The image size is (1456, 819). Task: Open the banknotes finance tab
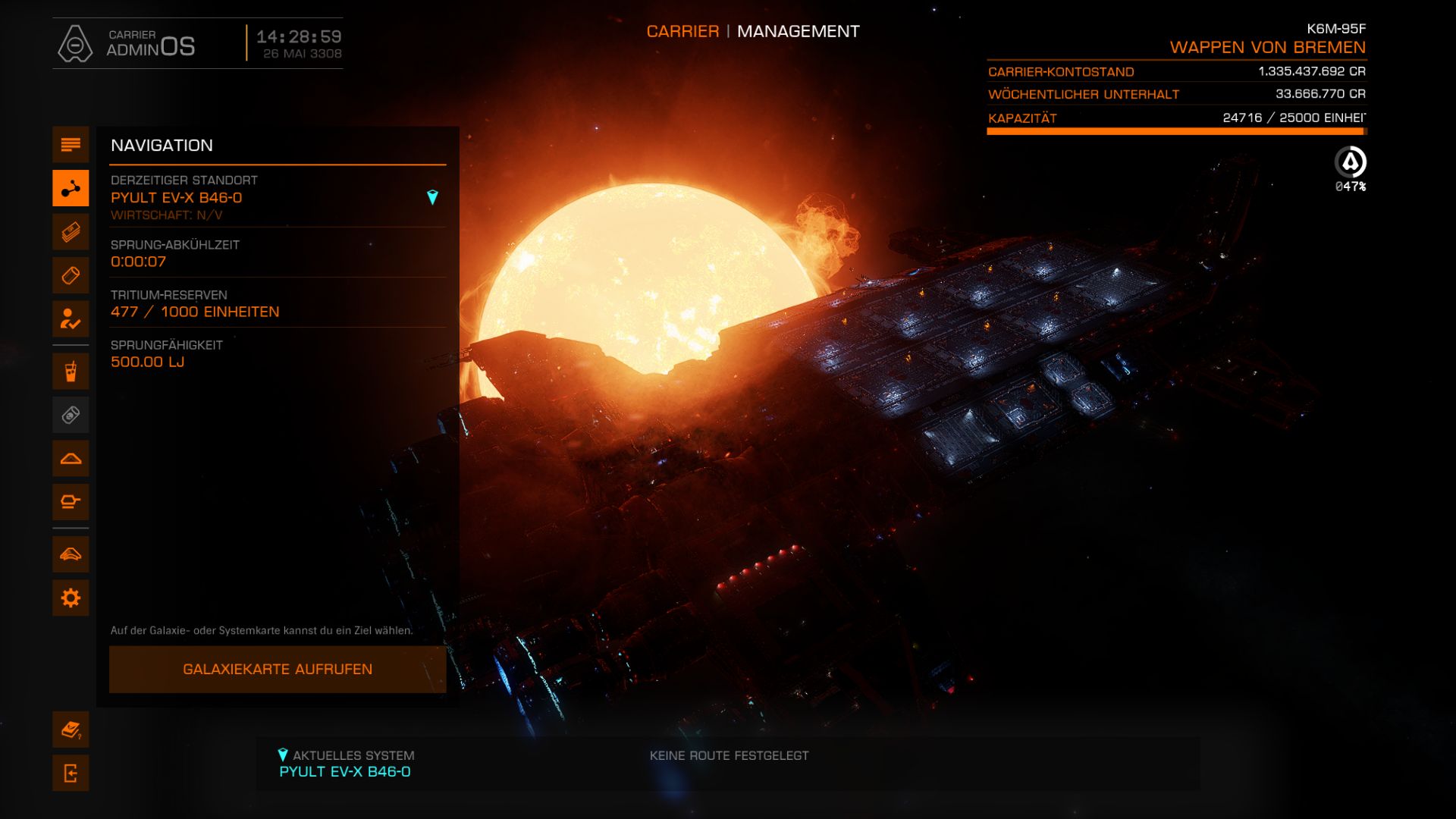[71, 231]
